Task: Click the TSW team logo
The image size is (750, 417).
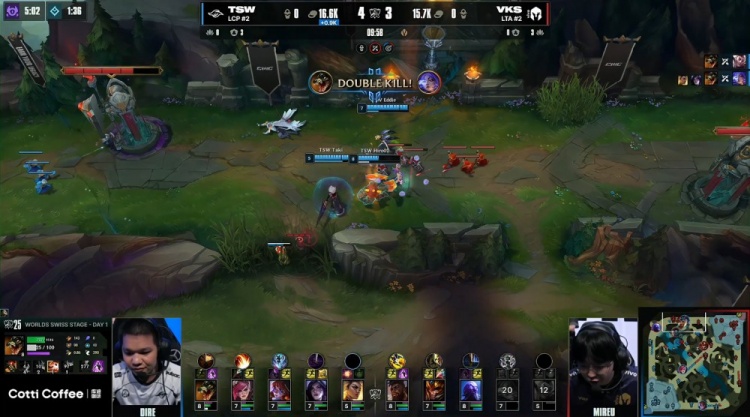Action: [215, 14]
